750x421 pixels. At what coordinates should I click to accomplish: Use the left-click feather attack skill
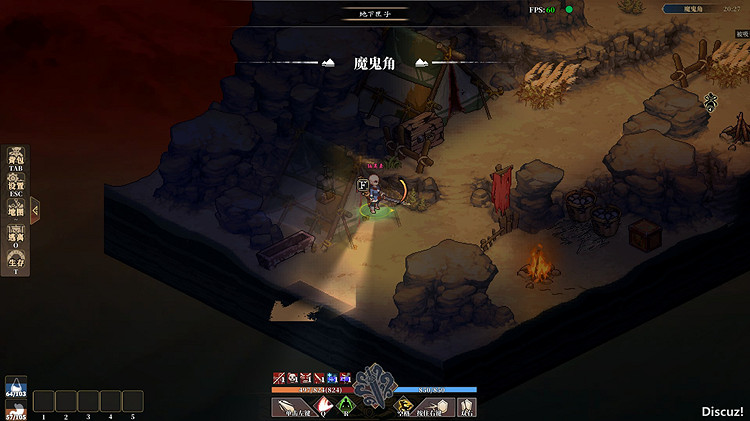point(293,406)
